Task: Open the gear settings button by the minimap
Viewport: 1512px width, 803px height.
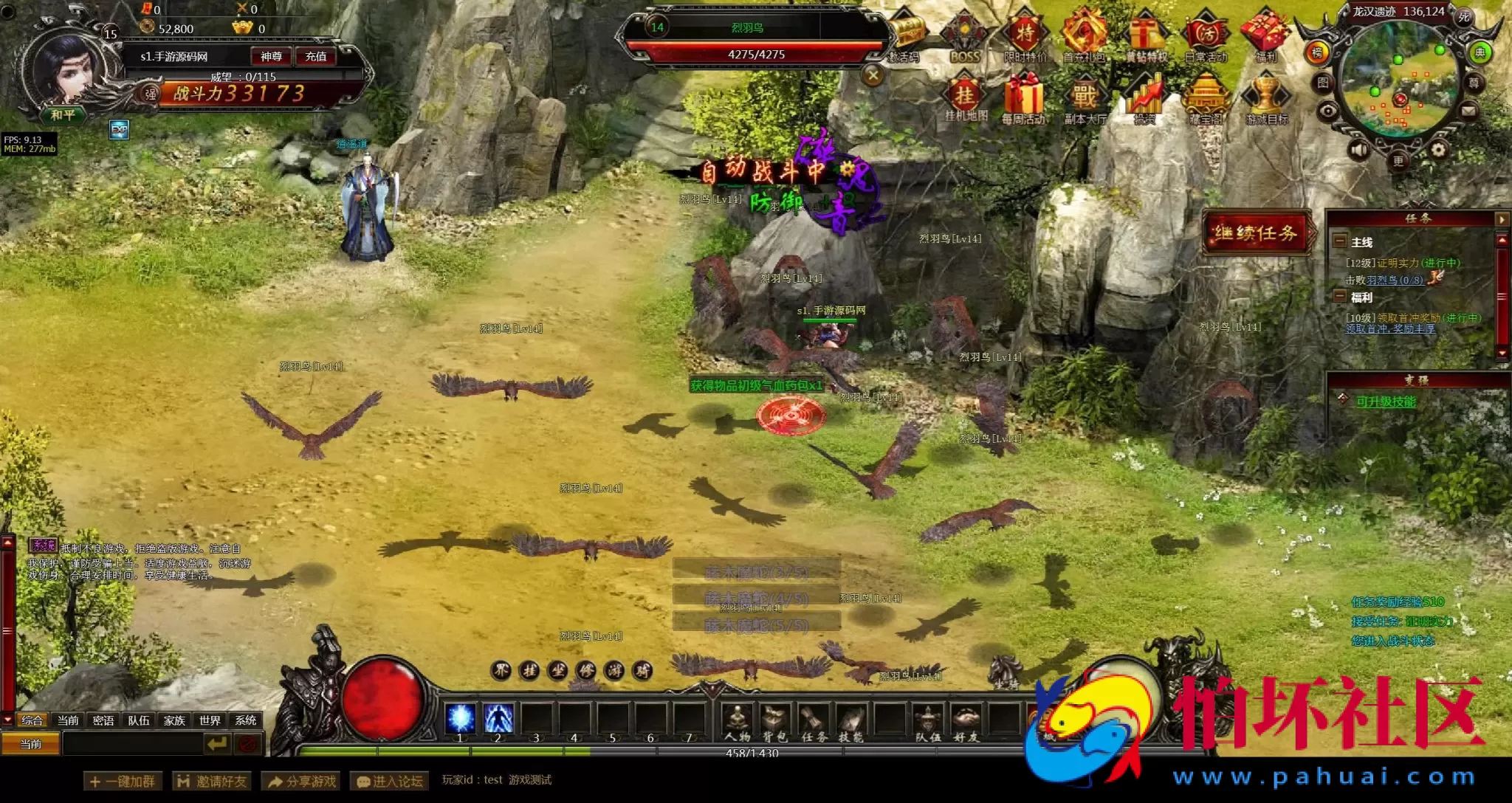Action: [x=1438, y=151]
